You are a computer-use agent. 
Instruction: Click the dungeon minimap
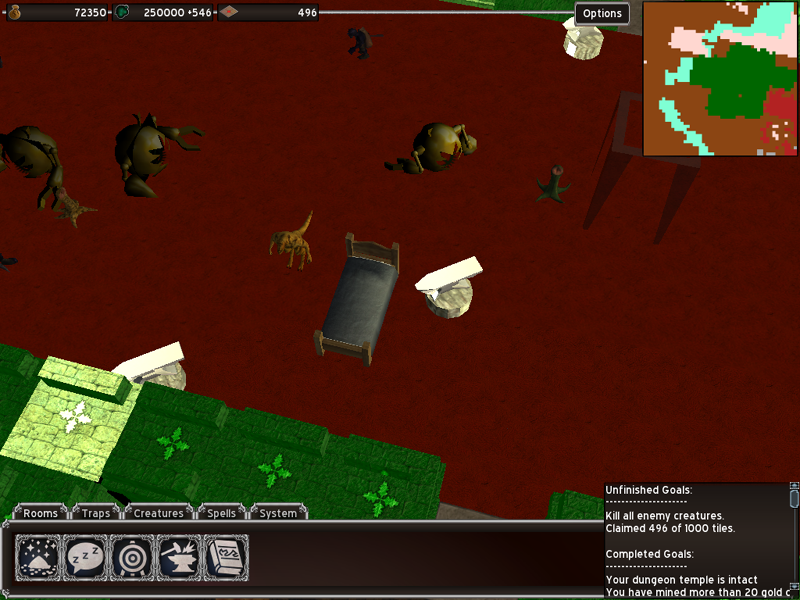click(720, 79)
